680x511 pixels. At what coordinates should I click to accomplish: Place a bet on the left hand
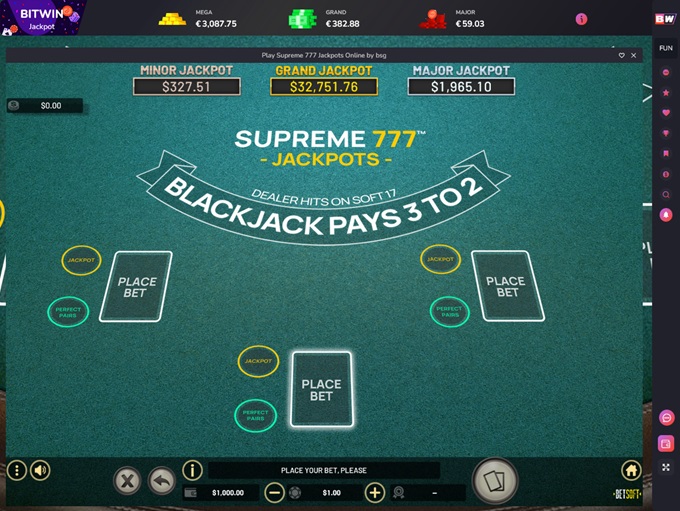point(136,287)
